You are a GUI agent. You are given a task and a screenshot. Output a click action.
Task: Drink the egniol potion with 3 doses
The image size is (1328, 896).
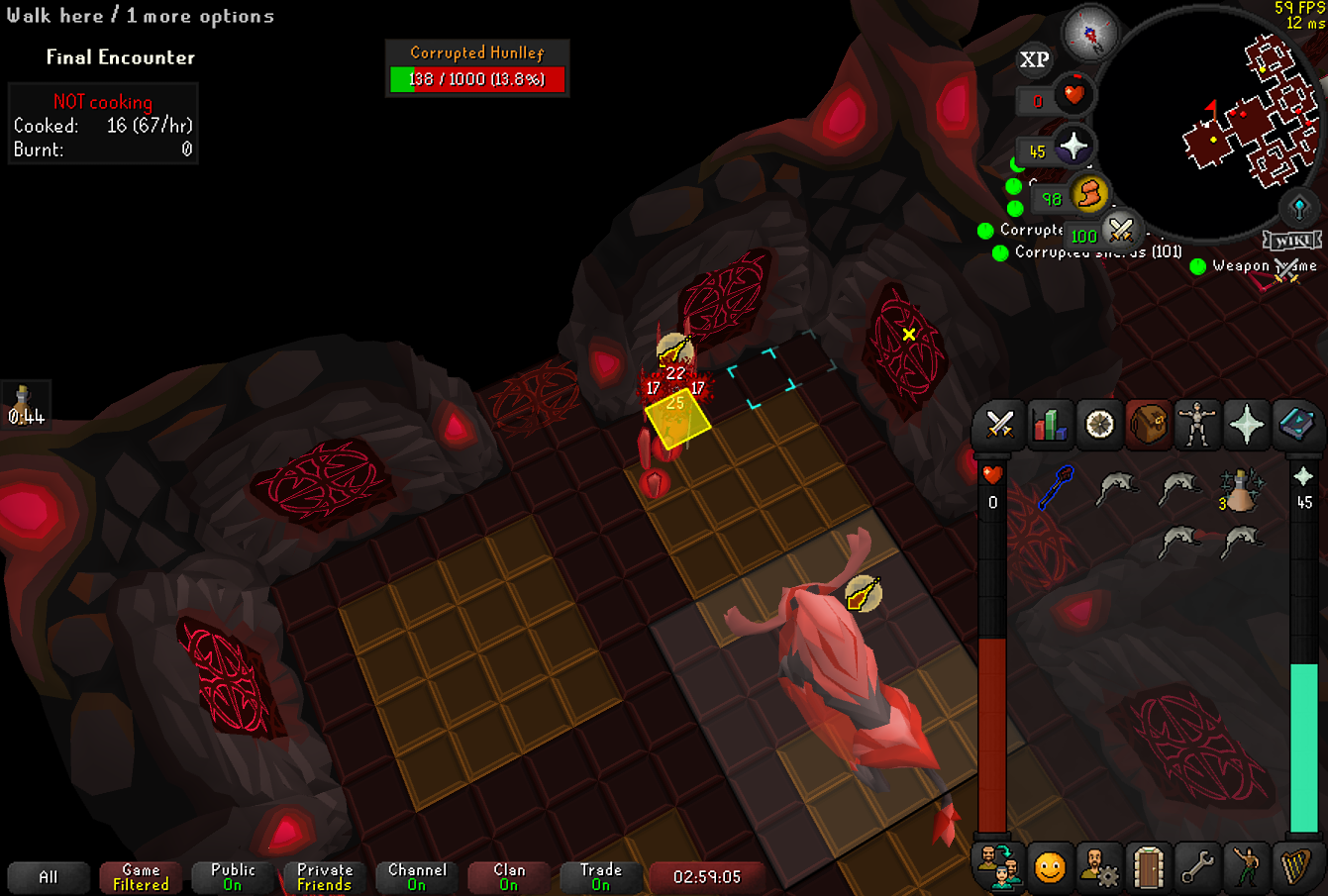(1239, 490)
